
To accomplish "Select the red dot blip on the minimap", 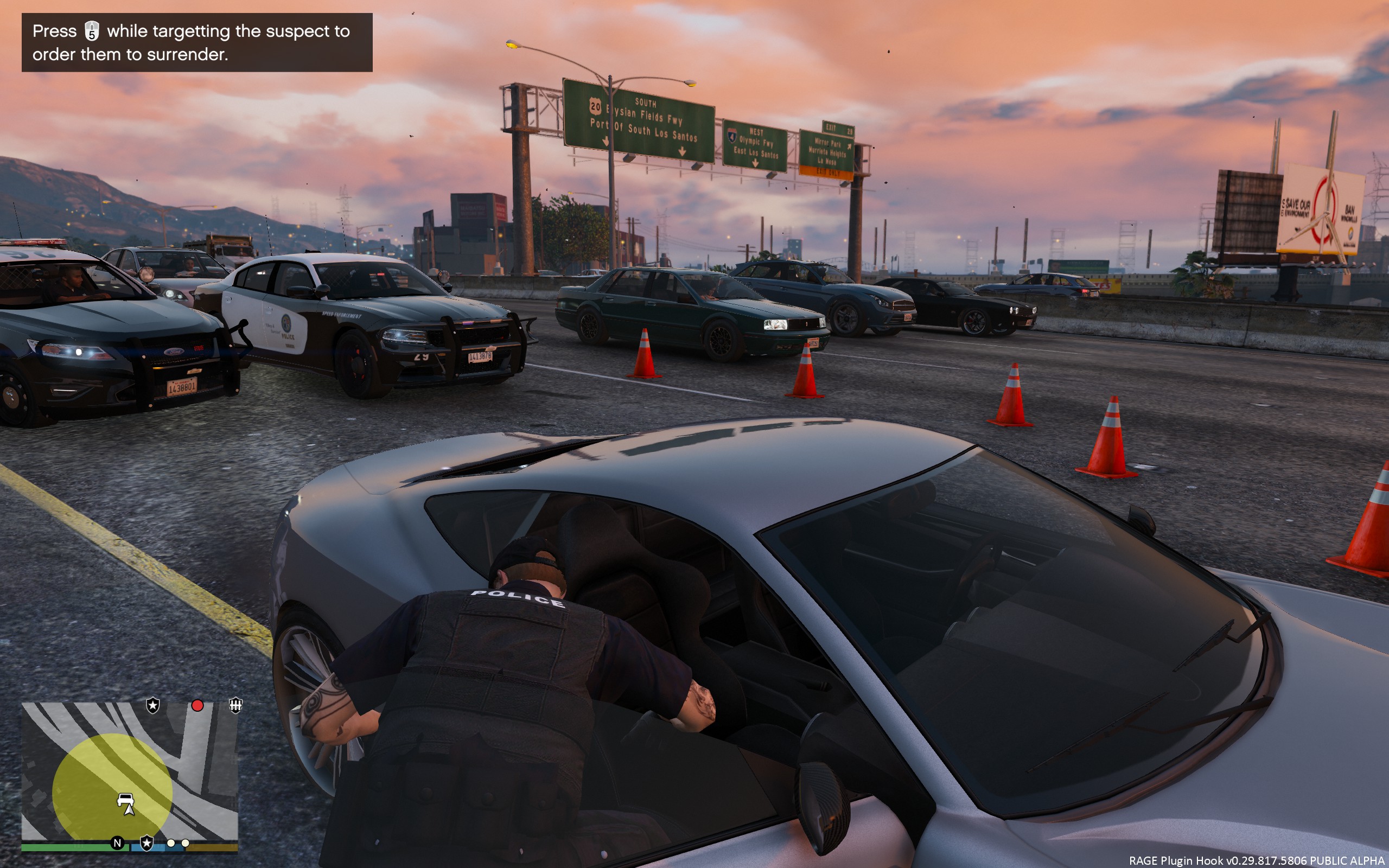I will click(197, 706).
